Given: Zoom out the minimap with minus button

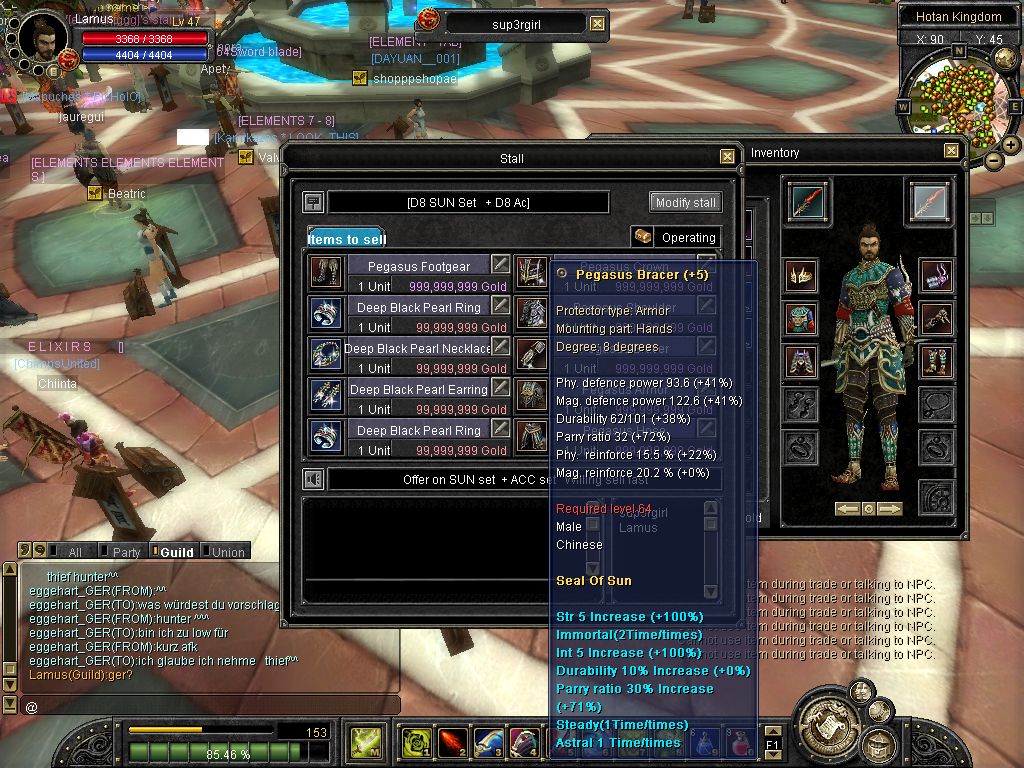Looking at the screenshot, I should pos(993,160).
